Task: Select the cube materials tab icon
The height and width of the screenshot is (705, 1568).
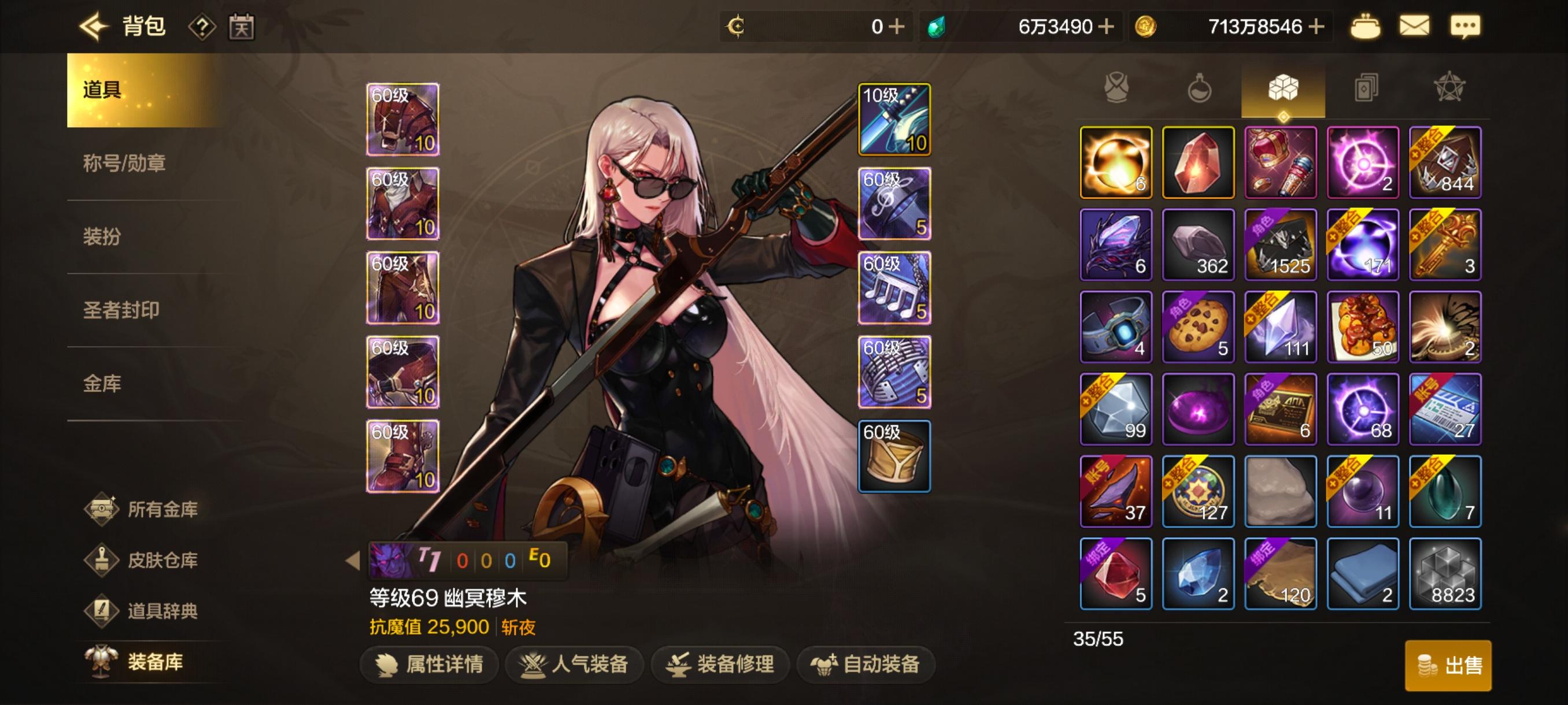Action: pyautogui.click(x=1282, y=88)
